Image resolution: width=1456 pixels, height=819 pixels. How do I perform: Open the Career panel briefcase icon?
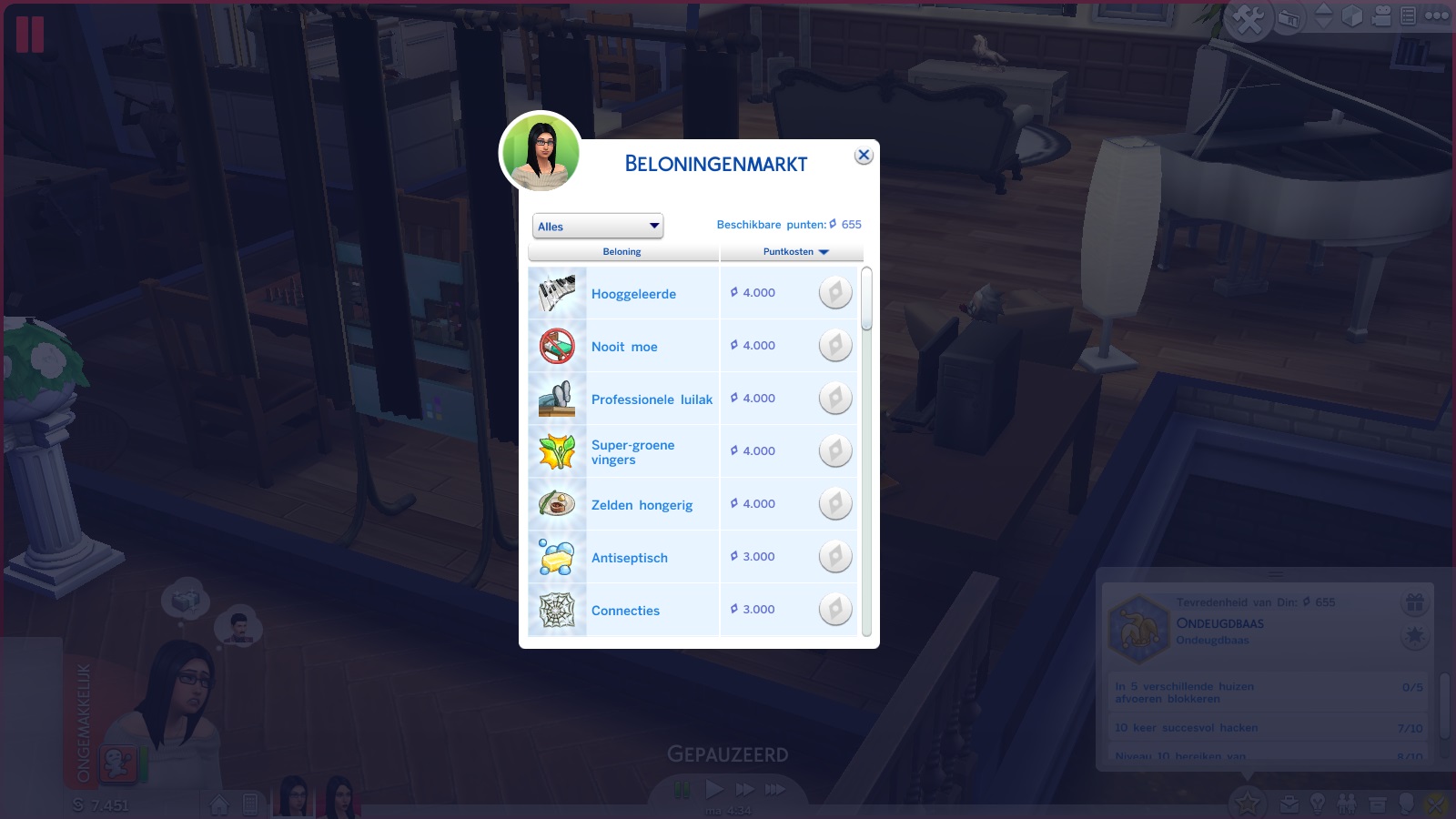(1289, 804)
